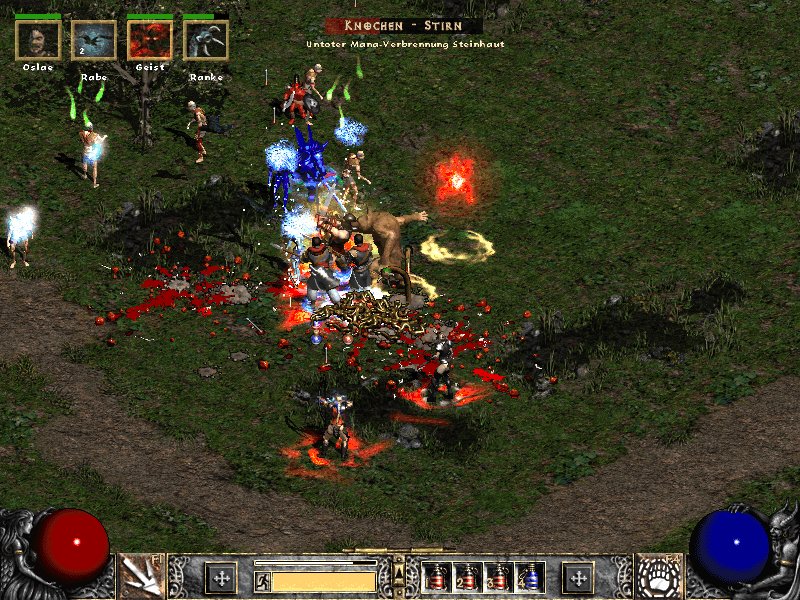Click the cross button right of the potion belt
800x600 pixels.
[577, 577]
